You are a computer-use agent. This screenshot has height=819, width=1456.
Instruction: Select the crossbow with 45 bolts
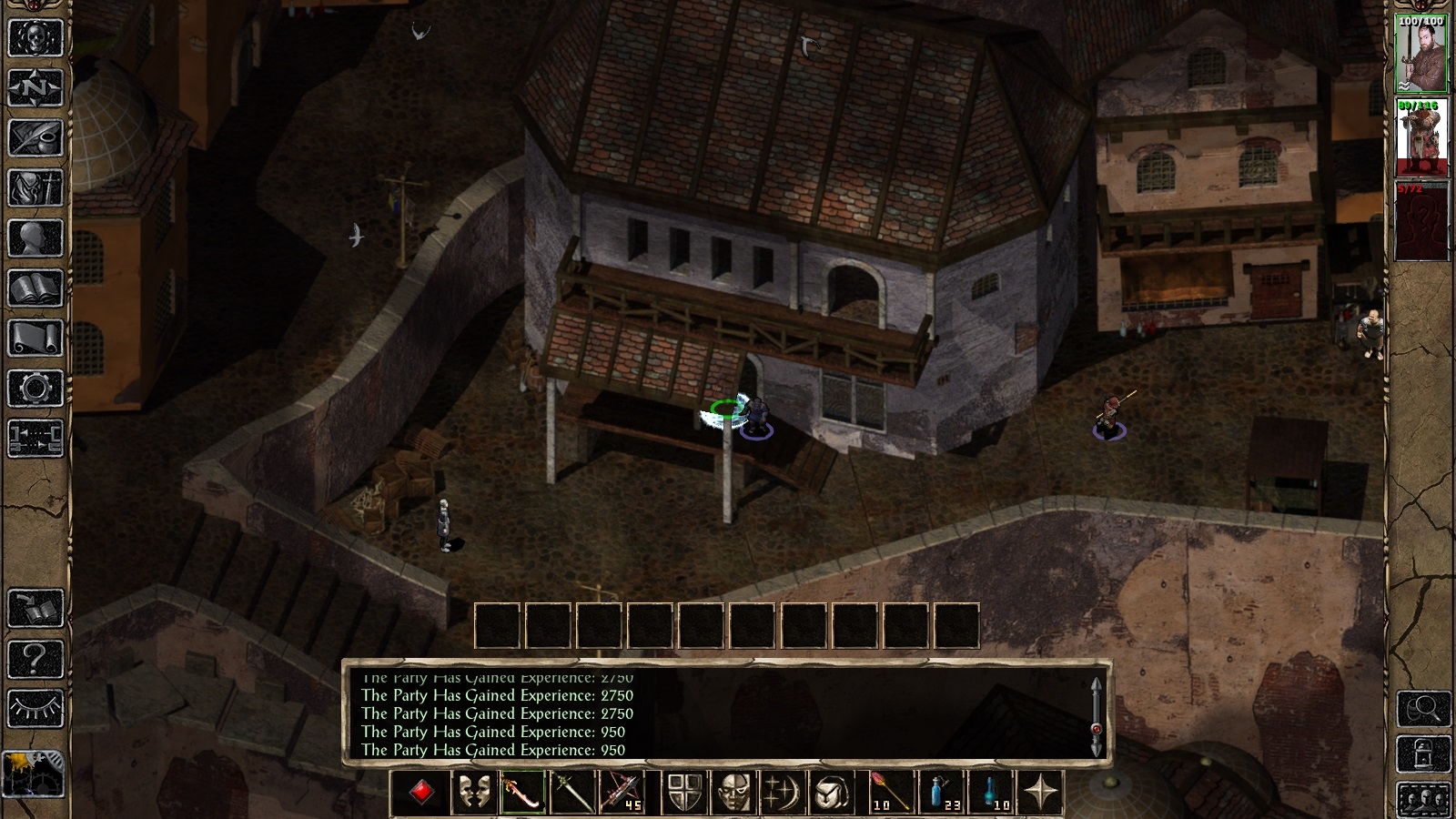[x=622, y=792]
